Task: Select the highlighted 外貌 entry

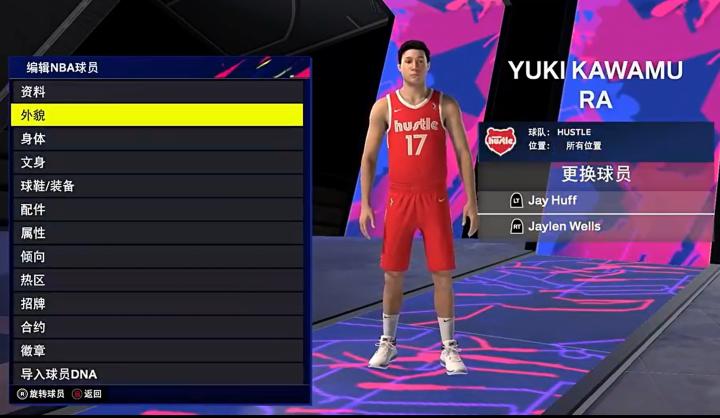Action: click(157, 115)
